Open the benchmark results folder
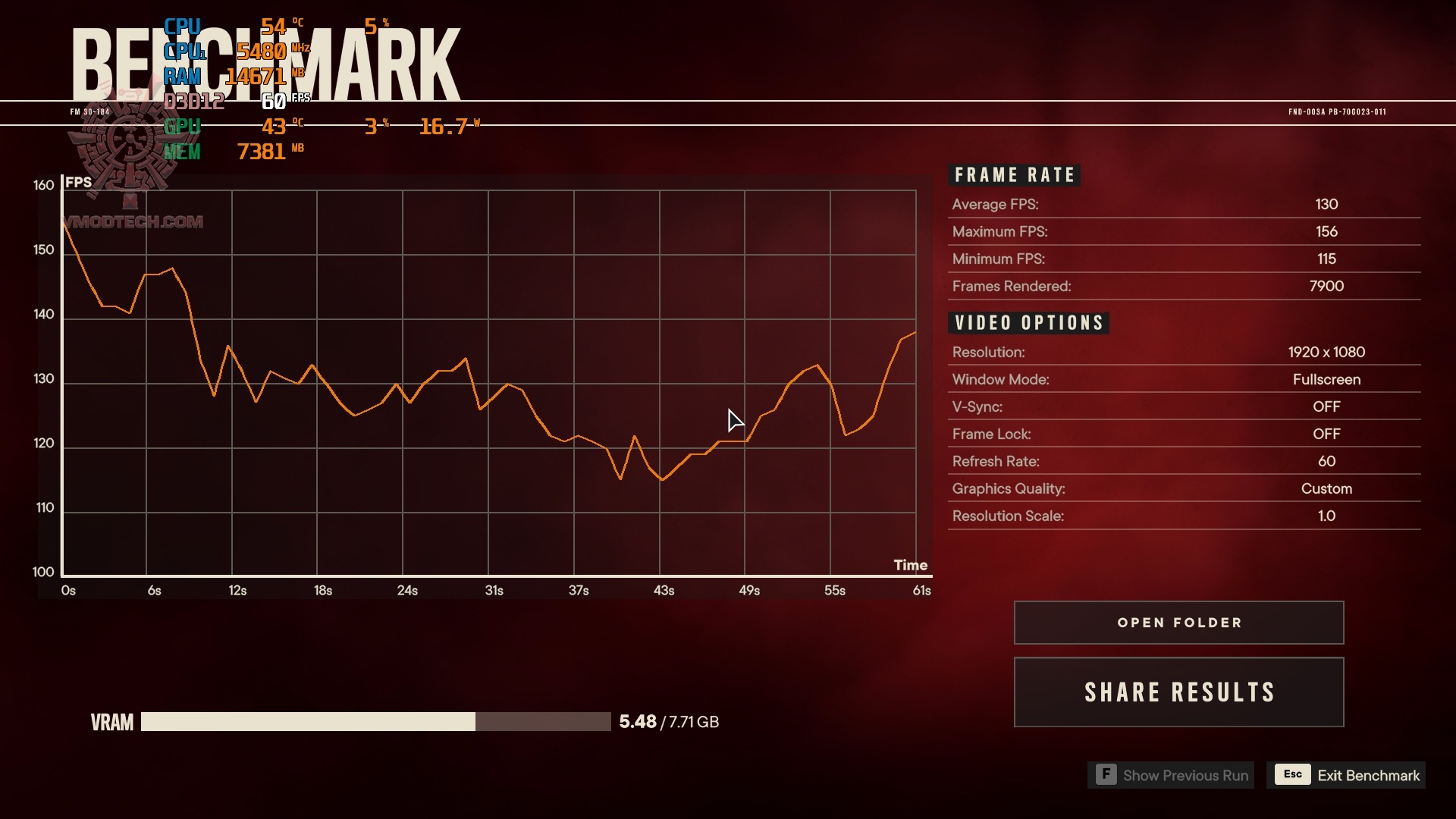Screen dimensions: 1456x819 [1178, 623]
